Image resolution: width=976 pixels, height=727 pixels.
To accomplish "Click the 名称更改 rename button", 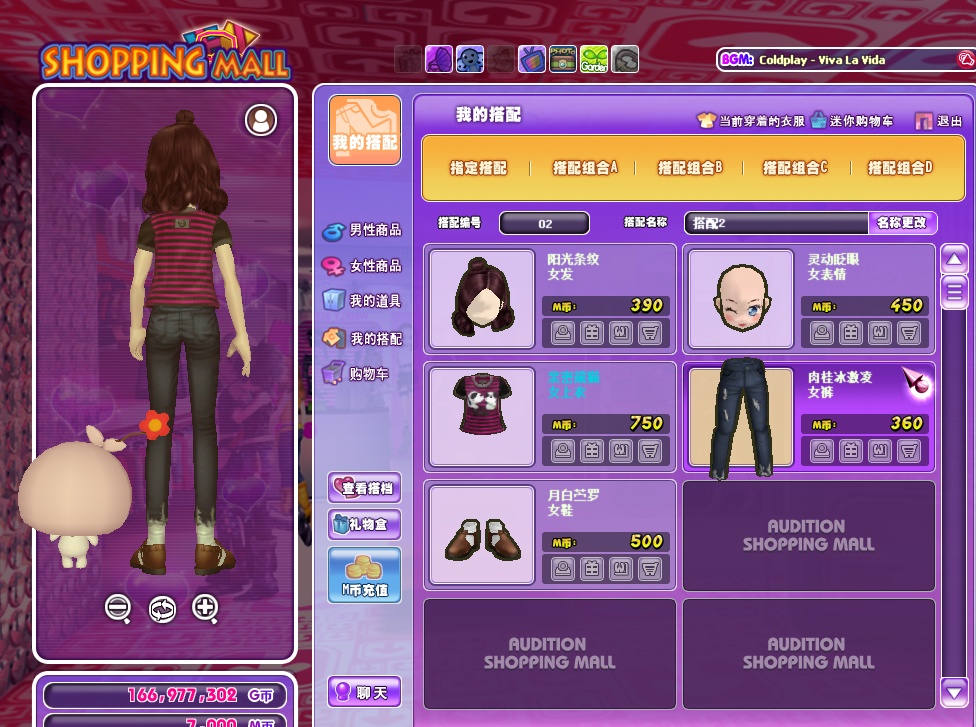I will (x=902, y=223).
